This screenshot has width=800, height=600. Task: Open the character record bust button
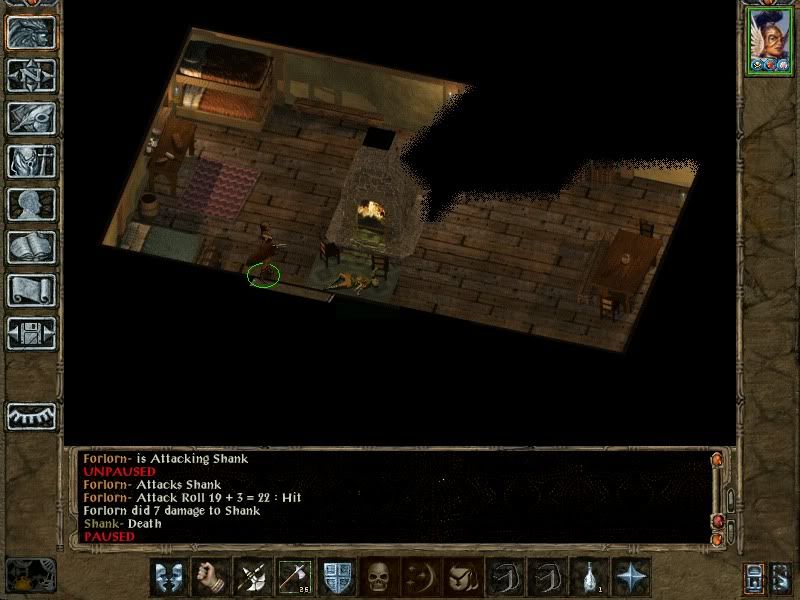(x=30, y=204)
